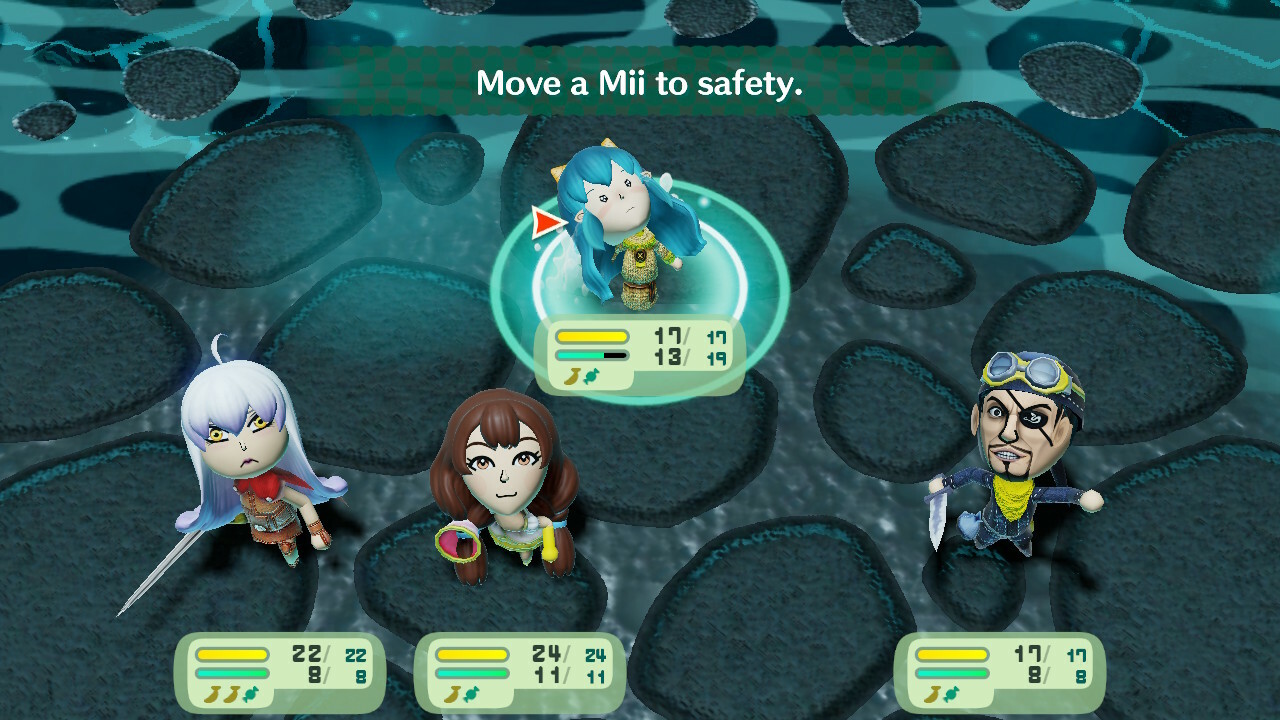Select the candy icon in the bottom-center panel

tap(472, 695)
